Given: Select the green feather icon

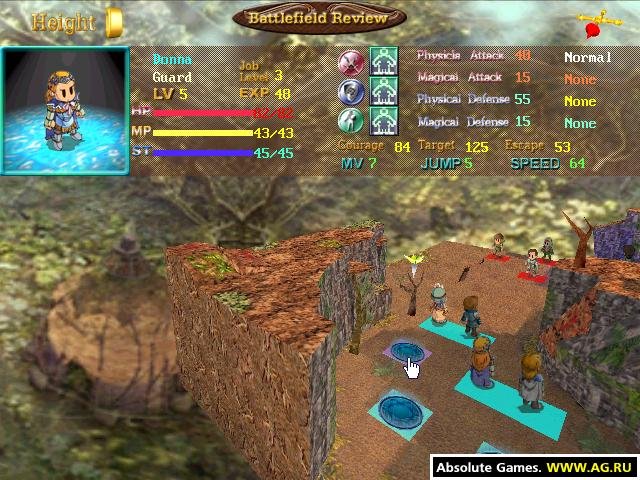Looking at the screenshot, I should [x=350, y=121].
